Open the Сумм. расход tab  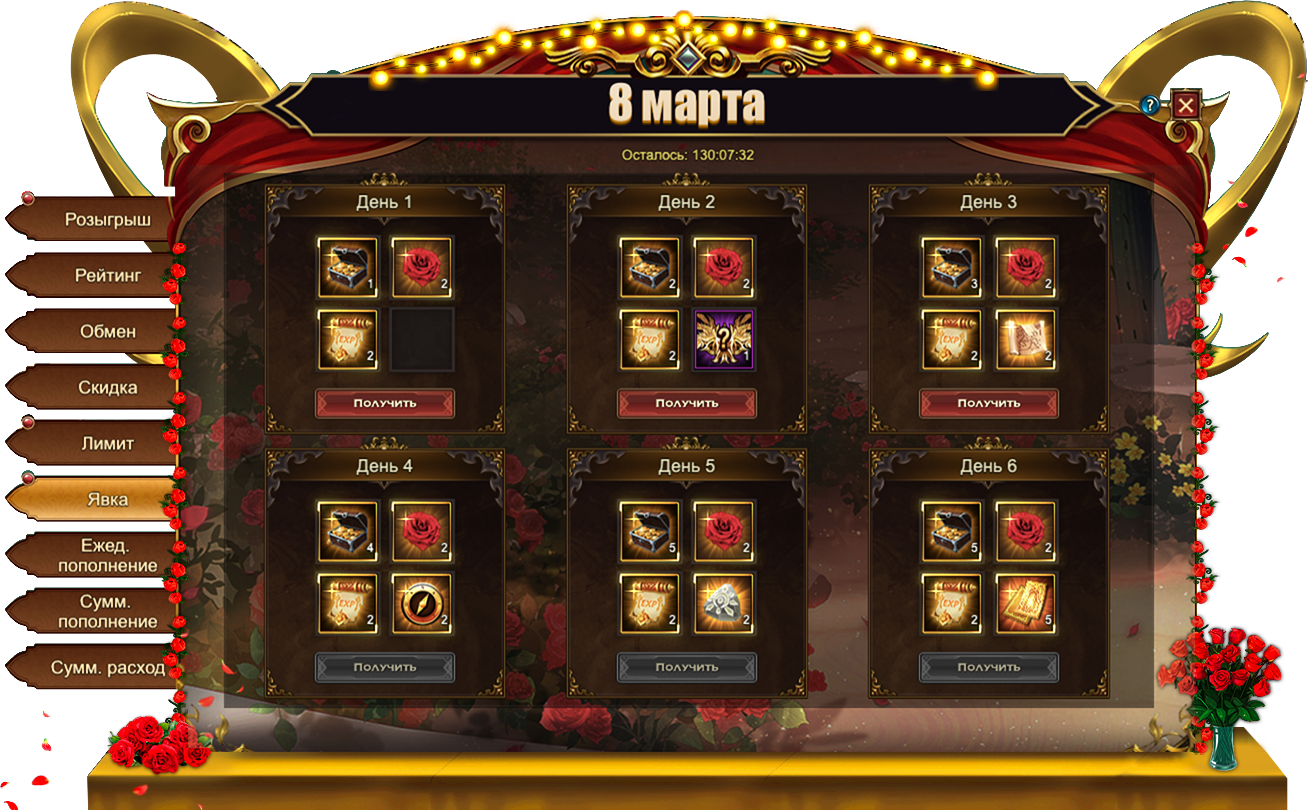click(107, 667)
